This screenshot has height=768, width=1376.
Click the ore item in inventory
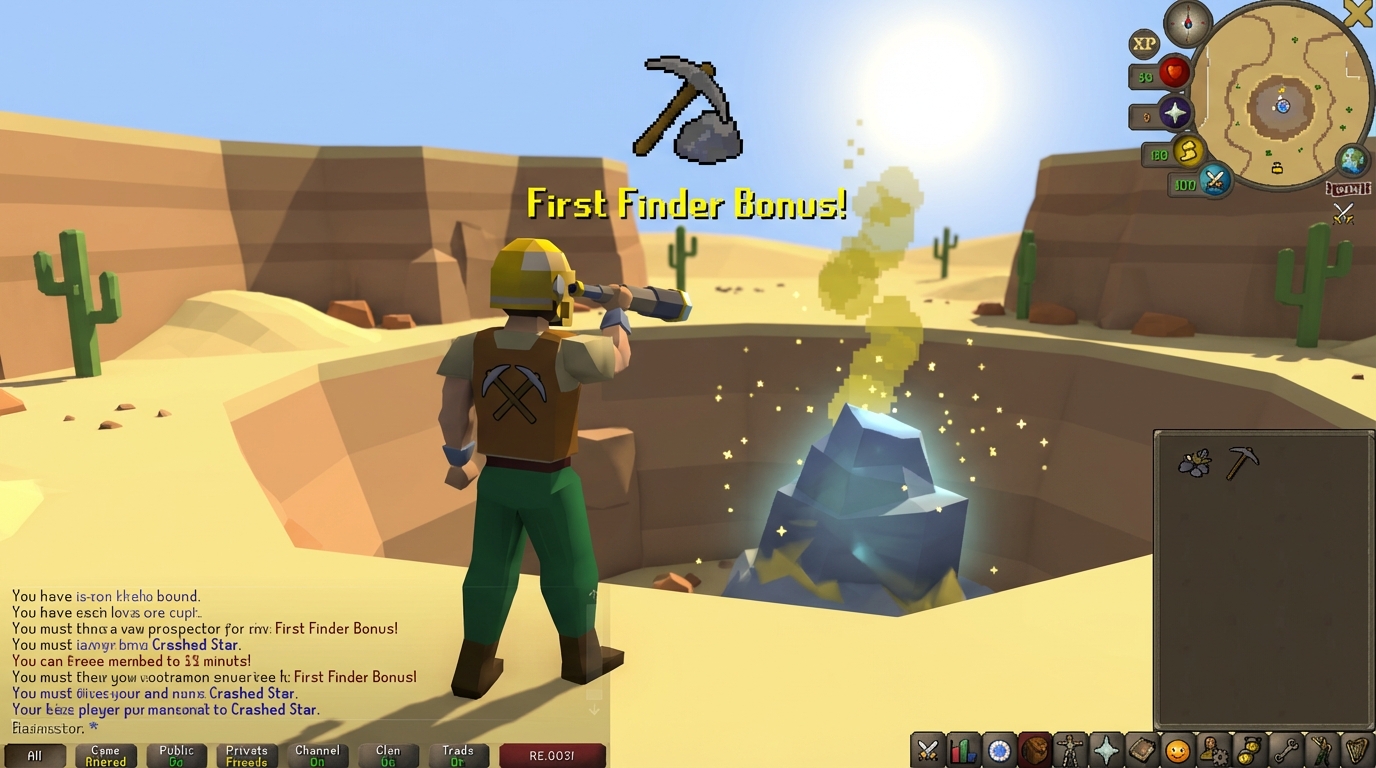1194,462
